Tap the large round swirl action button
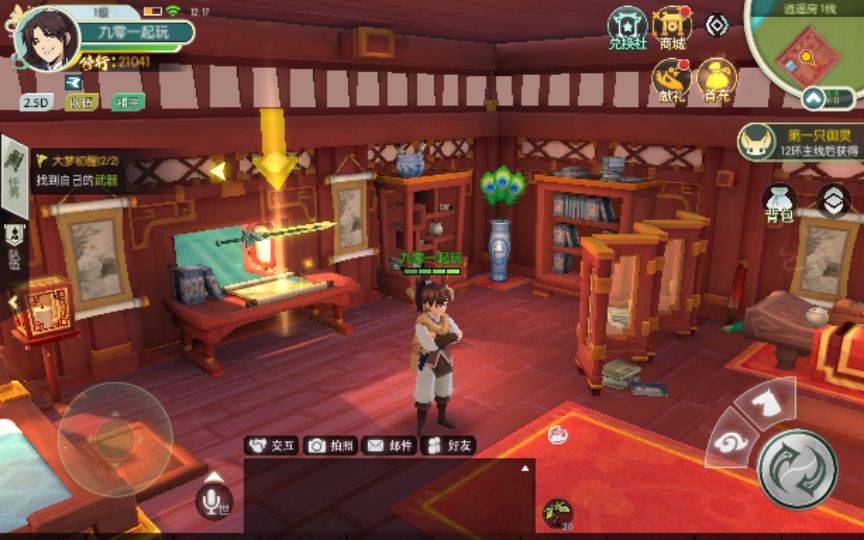The height and width of the screenshot is (540, 864). pos(797,468)
